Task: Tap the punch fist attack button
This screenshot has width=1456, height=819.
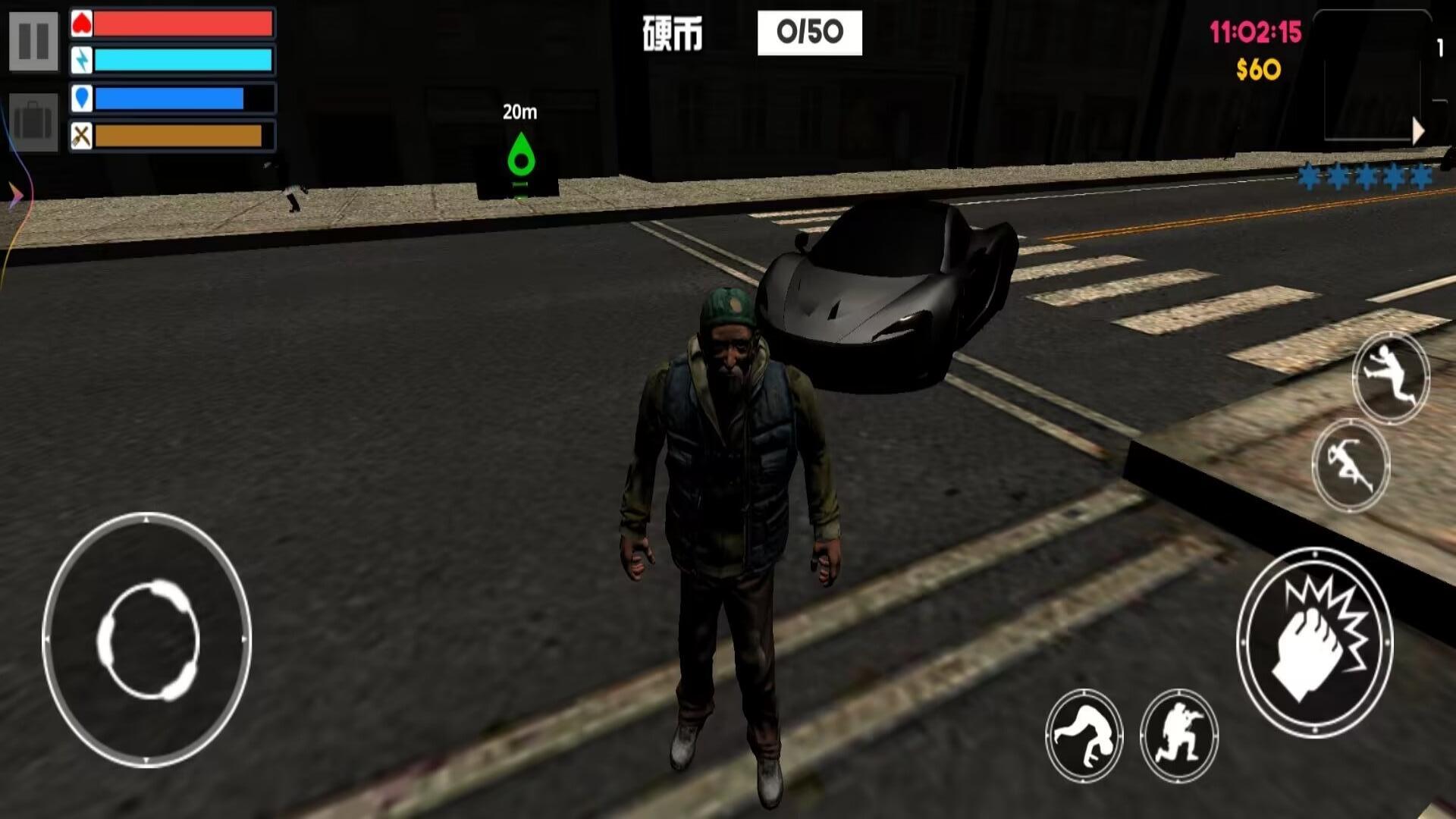Action: point(1315,642)
